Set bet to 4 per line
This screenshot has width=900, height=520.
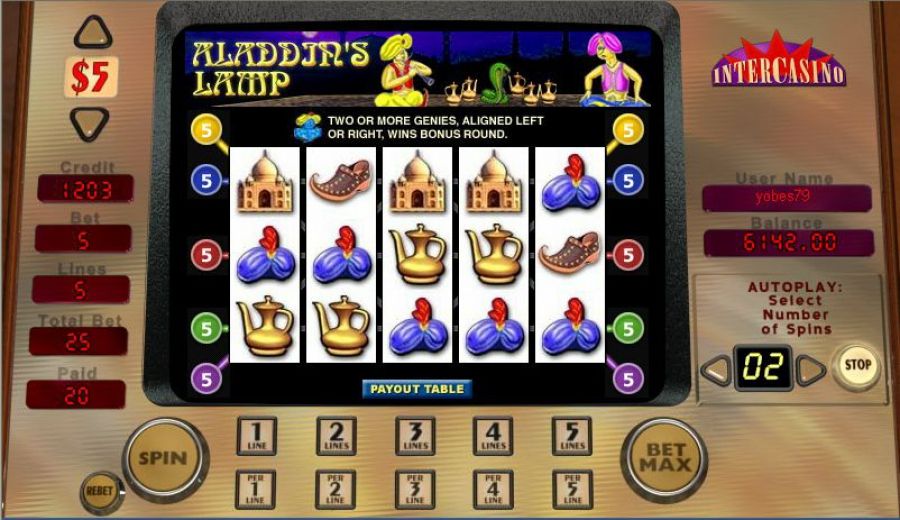[x=493, y=489]
